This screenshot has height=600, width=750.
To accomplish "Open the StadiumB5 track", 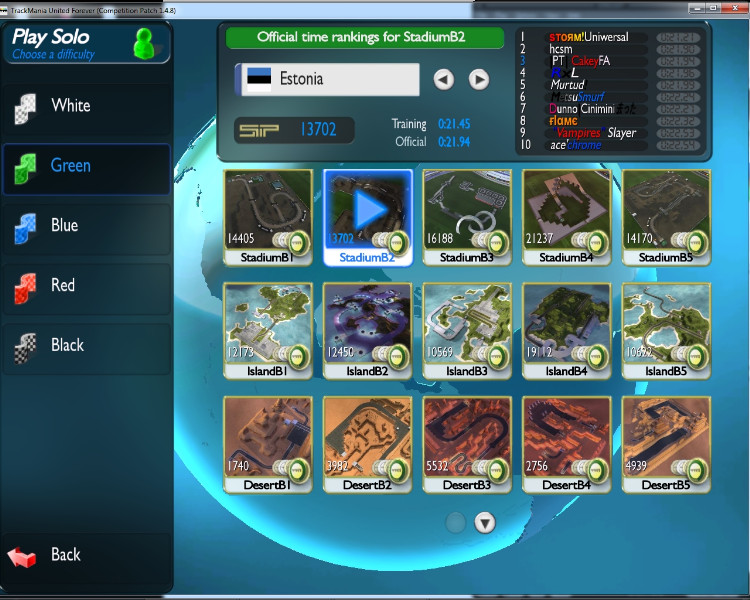I will coord(666,217).
